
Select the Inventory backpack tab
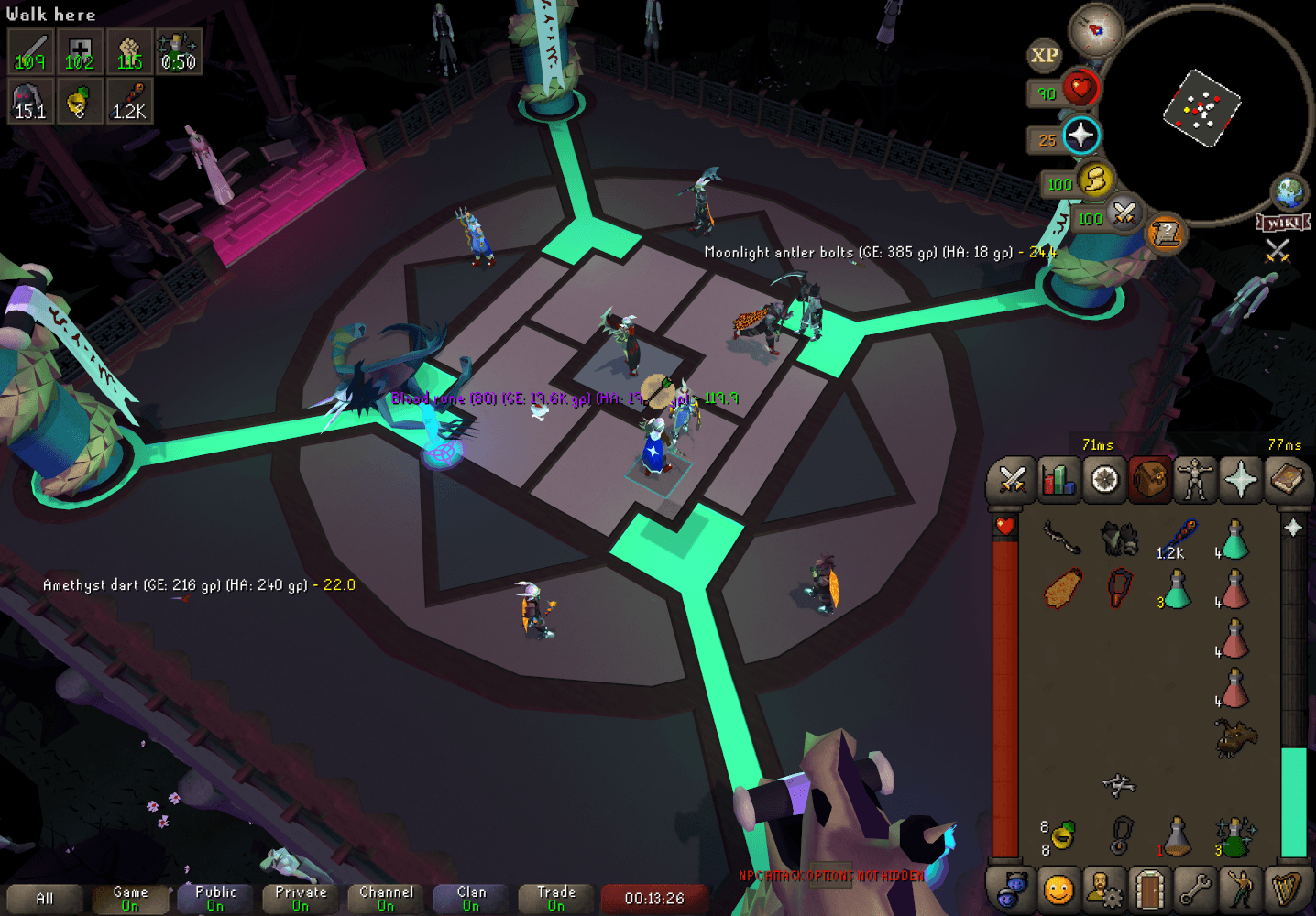(1150, 479)
